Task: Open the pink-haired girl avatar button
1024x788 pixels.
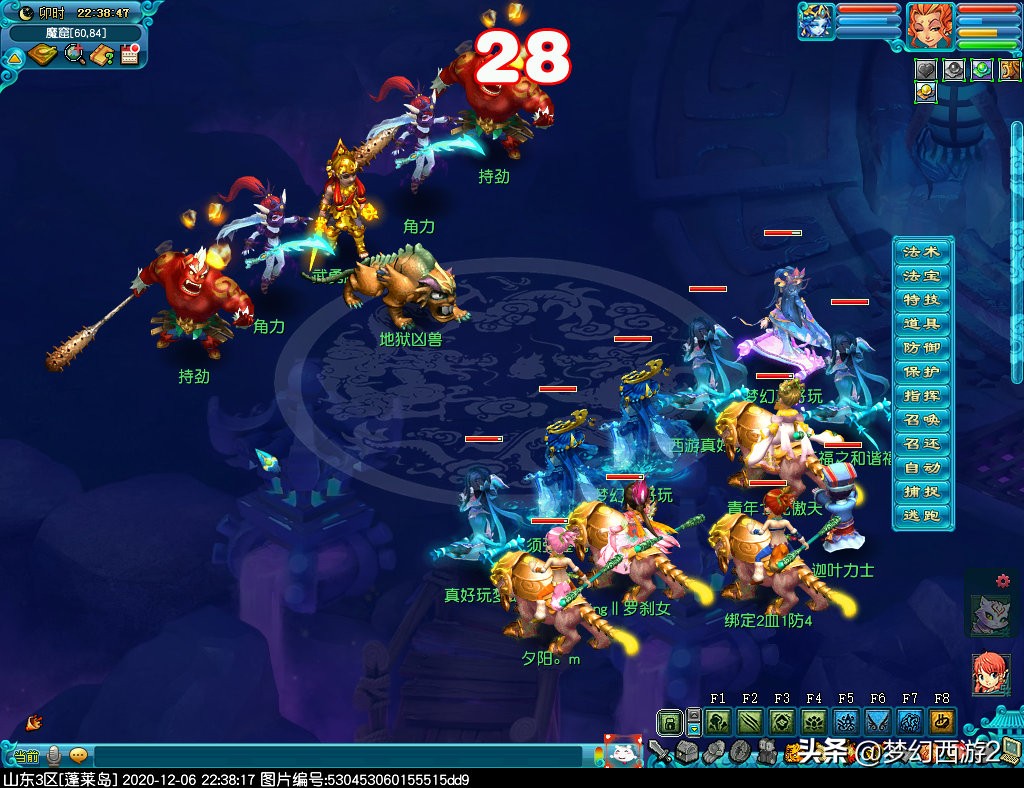Action: [989, 674]
